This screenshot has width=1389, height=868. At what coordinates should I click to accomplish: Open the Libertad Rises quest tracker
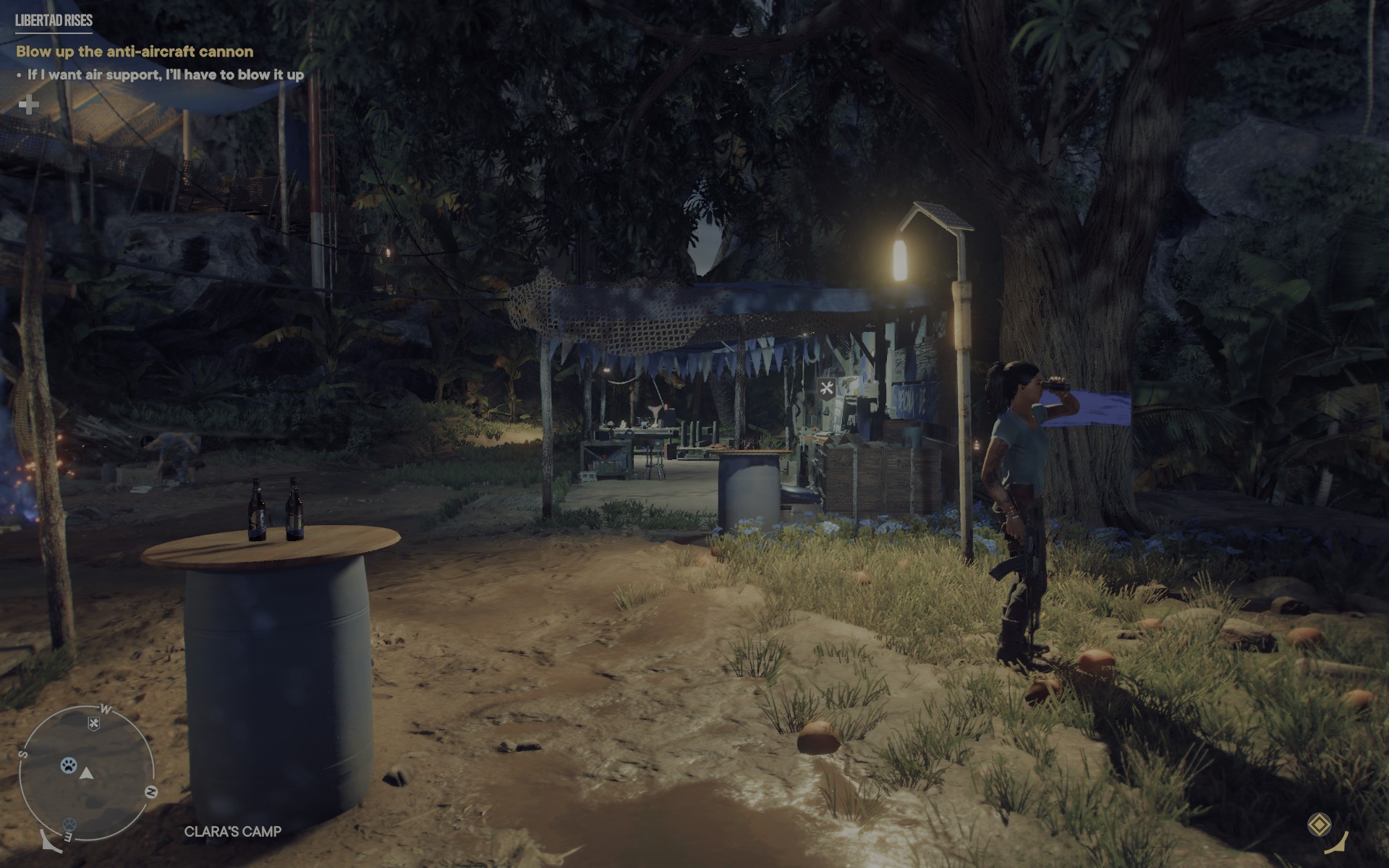(54, 20)
